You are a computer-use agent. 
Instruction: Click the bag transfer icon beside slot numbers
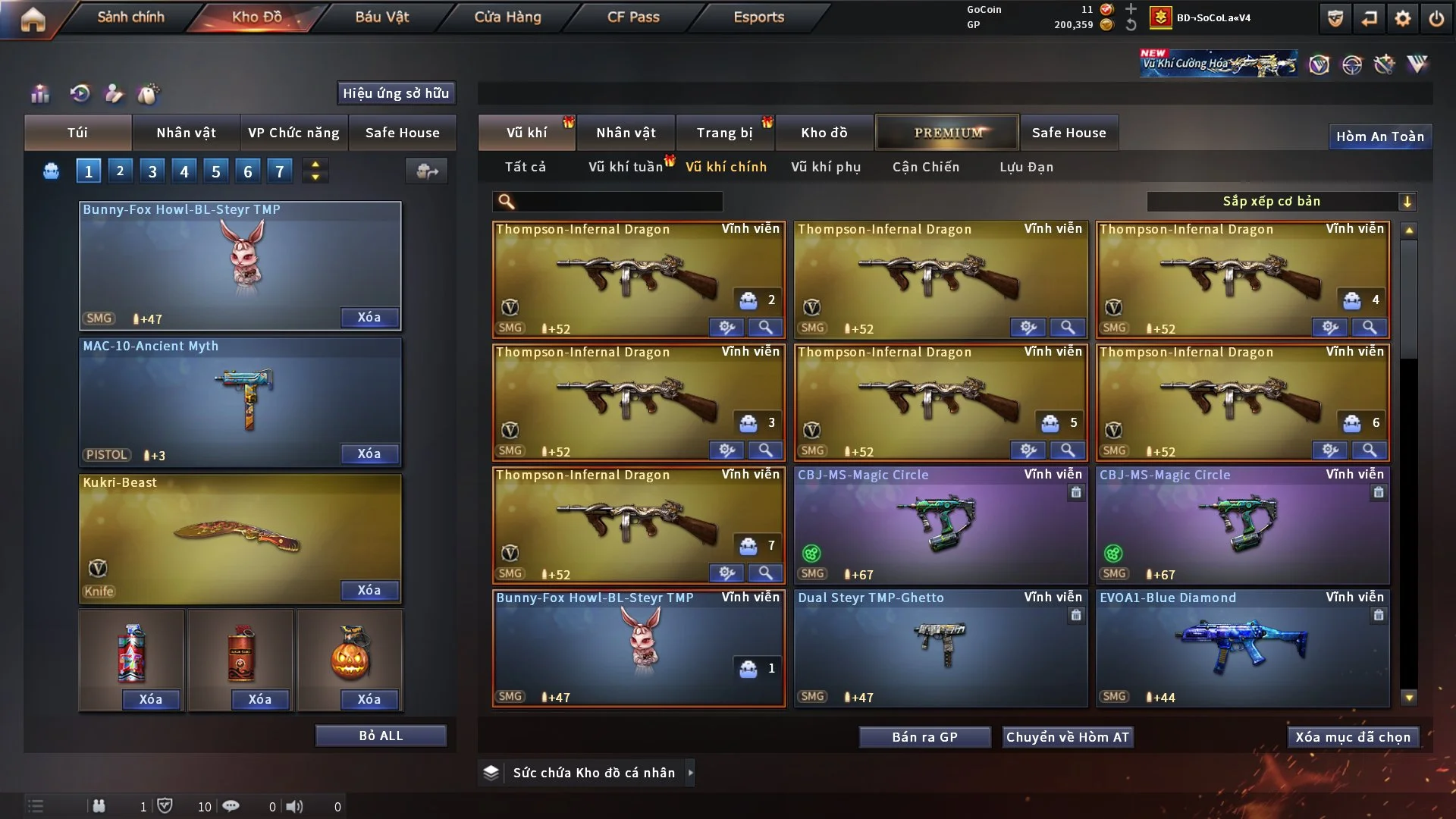426,171
